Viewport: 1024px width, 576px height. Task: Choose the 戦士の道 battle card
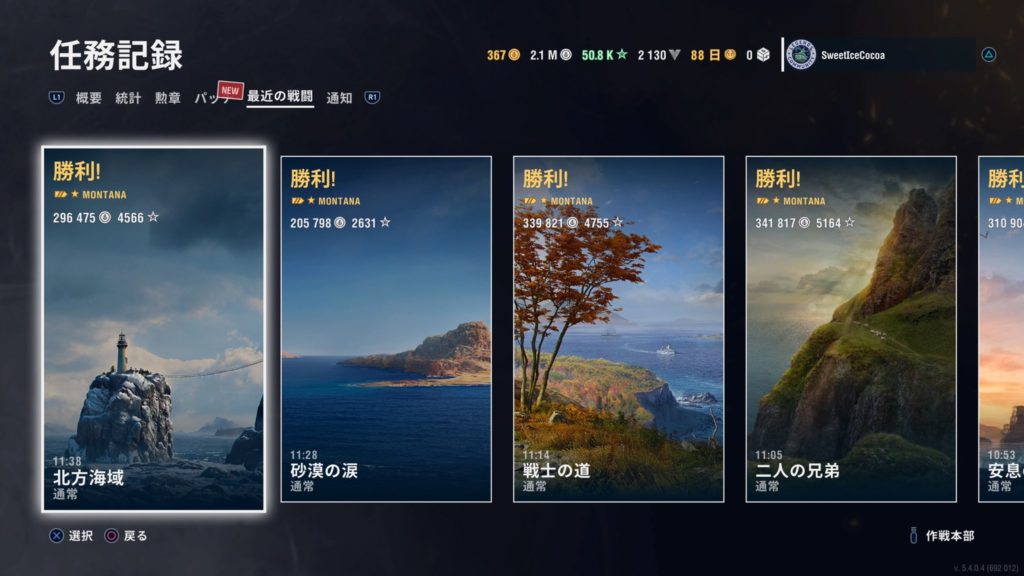click(618, 329)
